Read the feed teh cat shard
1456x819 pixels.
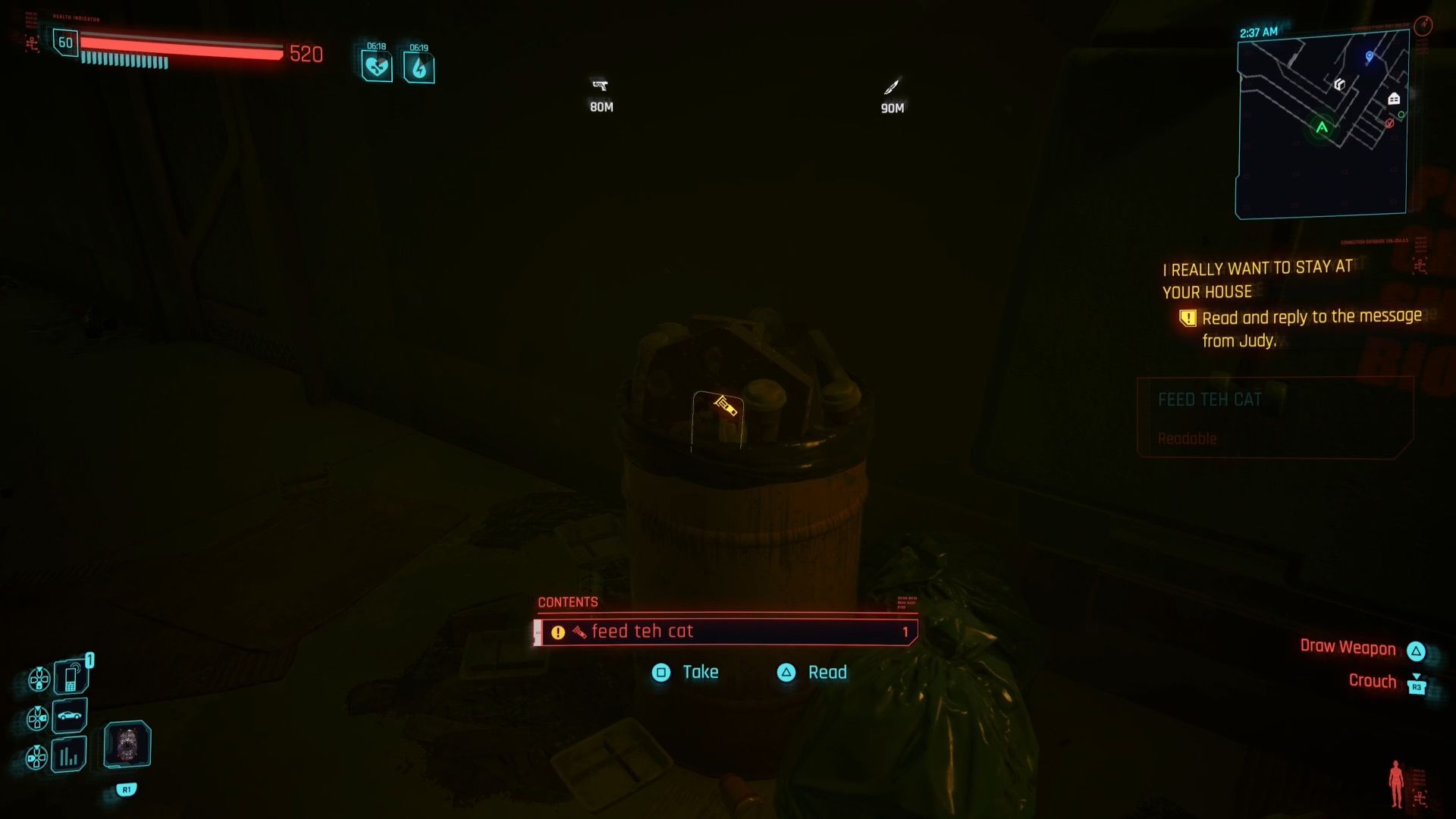click(812, 673)
